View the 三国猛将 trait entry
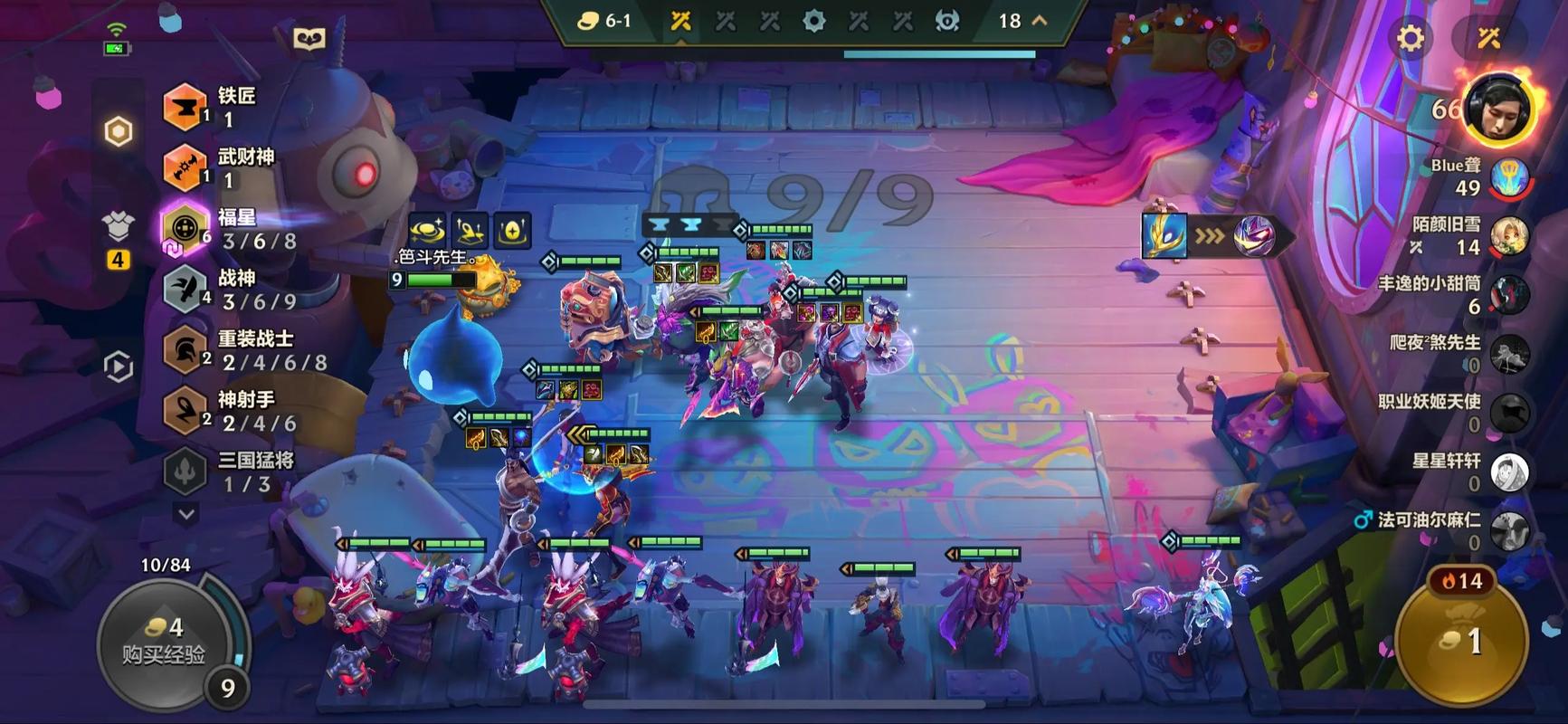This screenshot has width=1568, height=724. click(226, 471)
